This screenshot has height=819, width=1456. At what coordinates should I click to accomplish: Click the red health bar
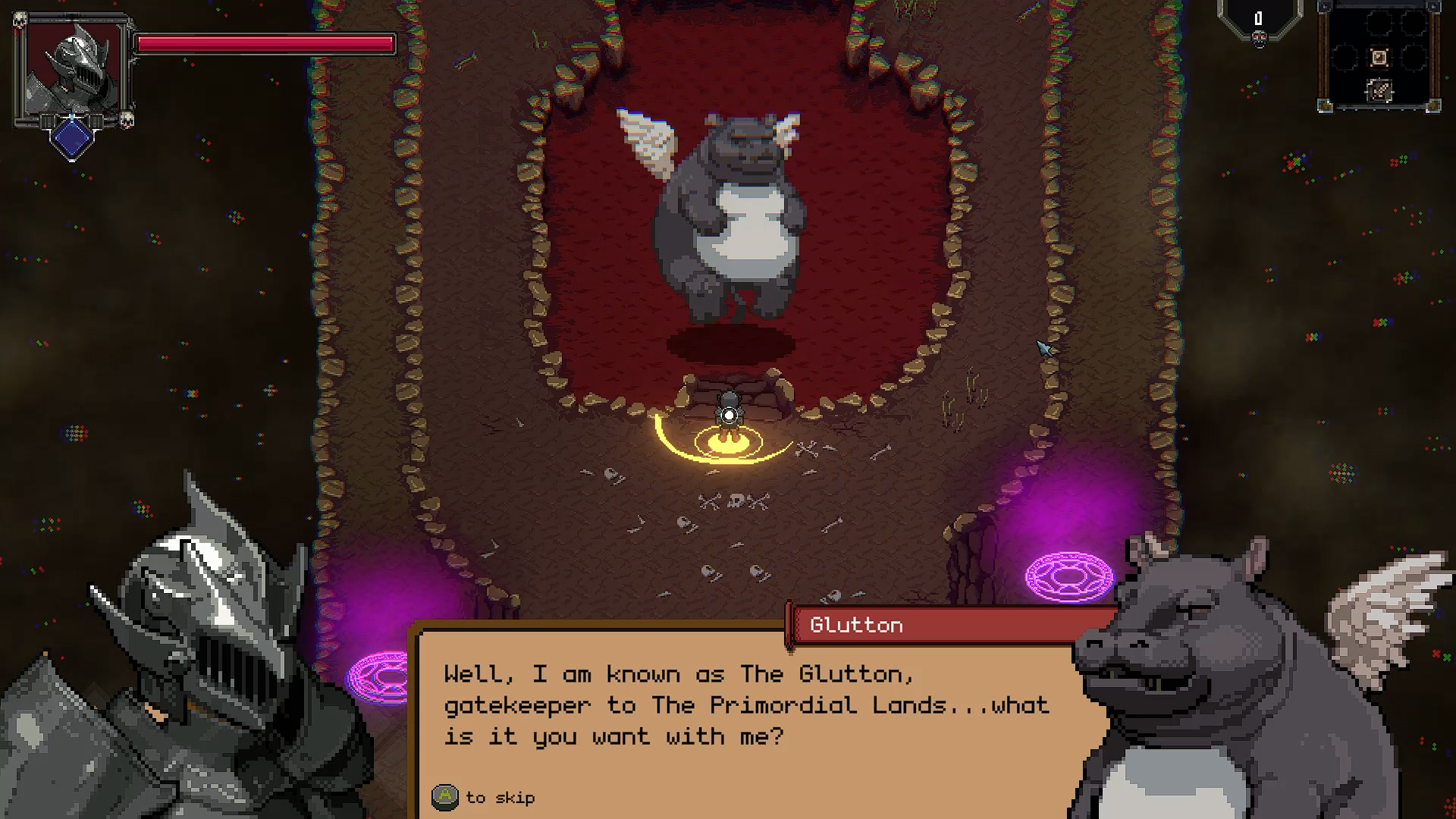265,44
